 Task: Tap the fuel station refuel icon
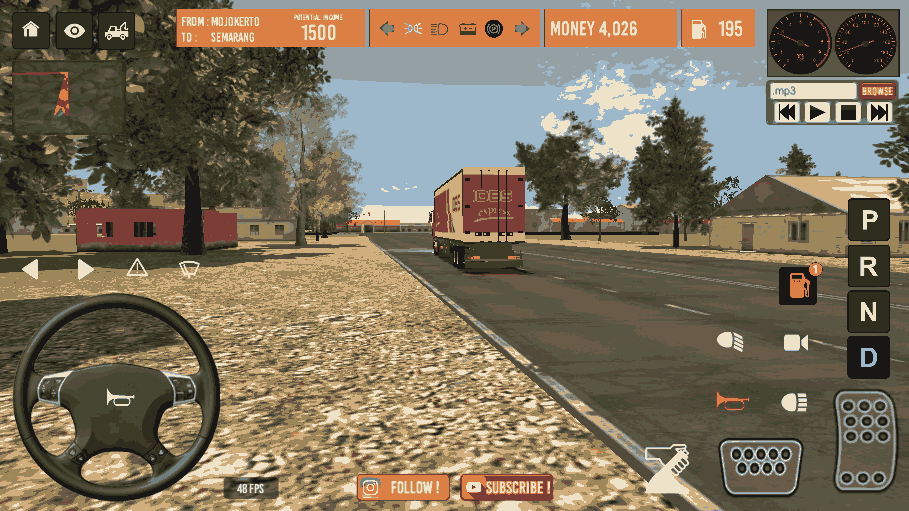[798, 285]
